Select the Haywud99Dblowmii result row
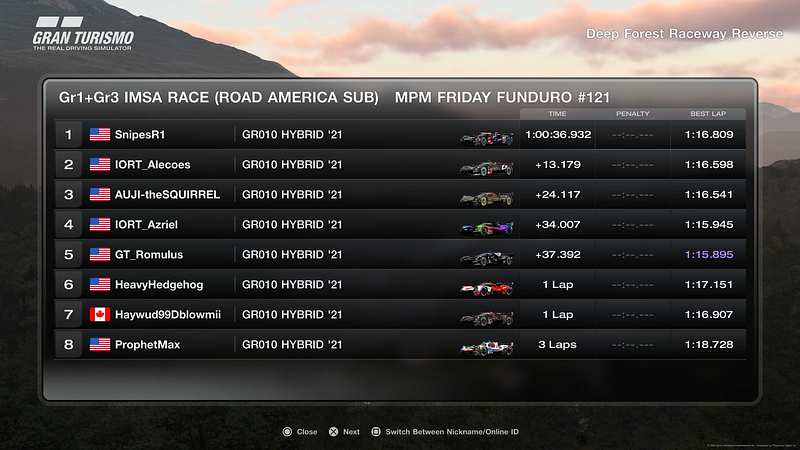The image size is (800, 450). click(x=400, y=314)
